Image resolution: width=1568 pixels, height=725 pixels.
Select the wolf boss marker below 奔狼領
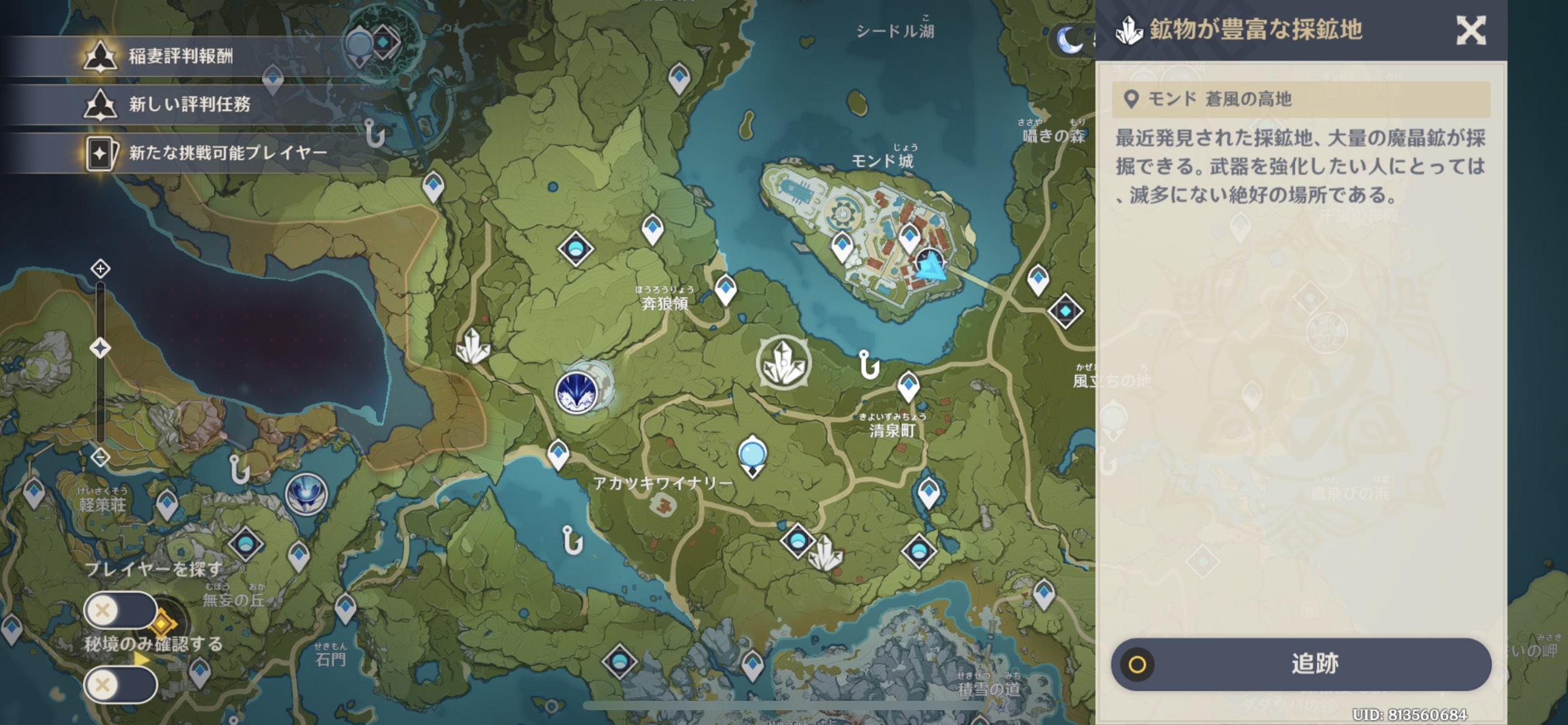(577, 392)
